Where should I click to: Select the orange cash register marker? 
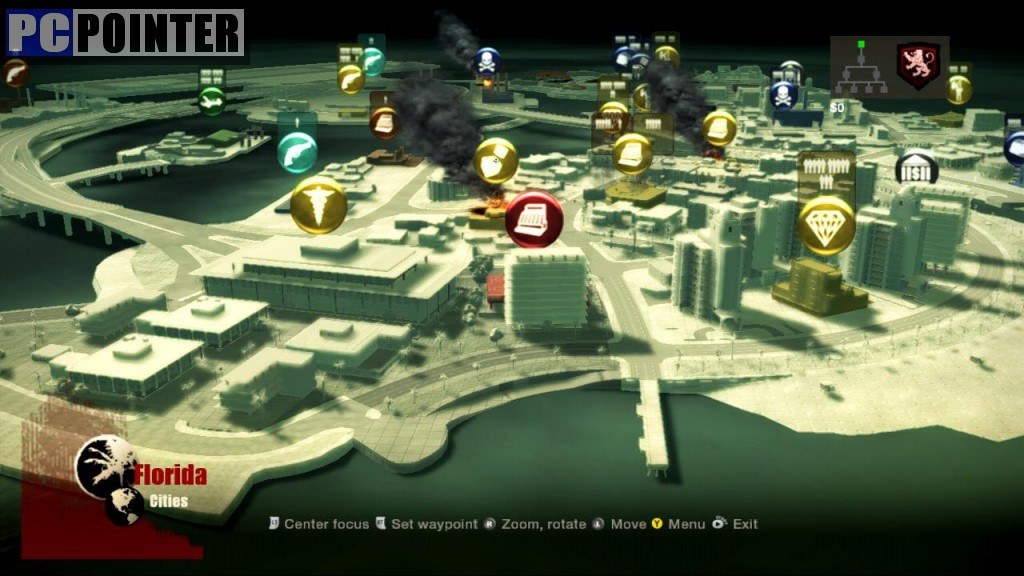[385, 122]
